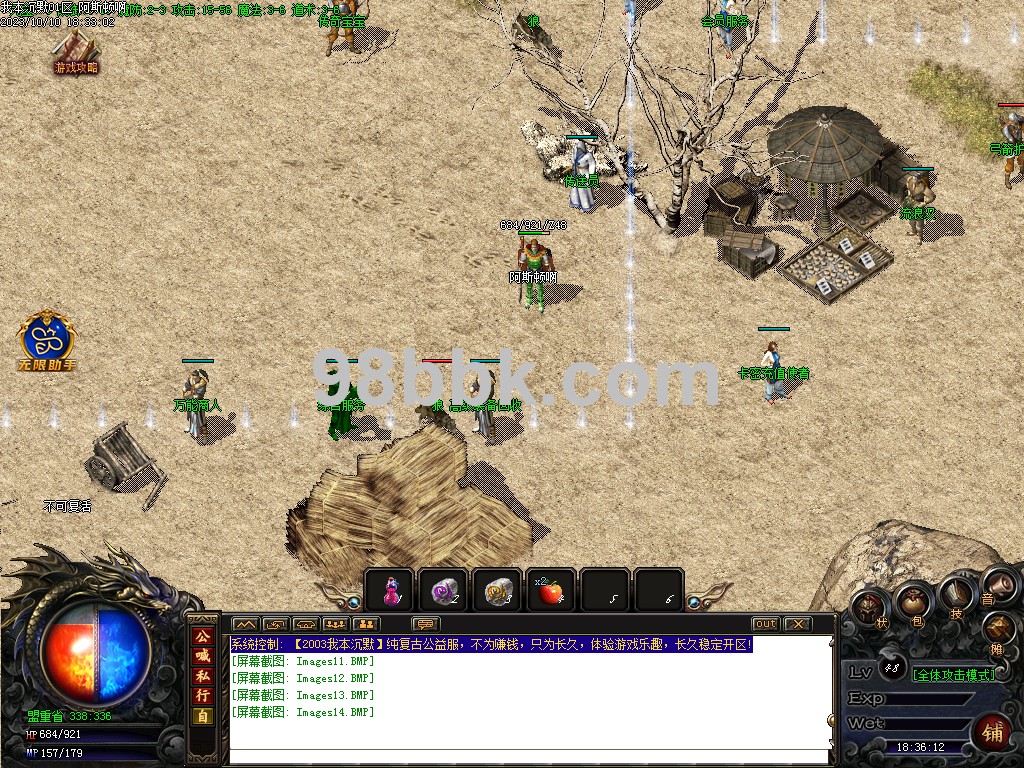Viewport: 1024px width, 768px height.
Task: Switch the 全体攻击模式 attack mode label
Action: coord(954,674)
